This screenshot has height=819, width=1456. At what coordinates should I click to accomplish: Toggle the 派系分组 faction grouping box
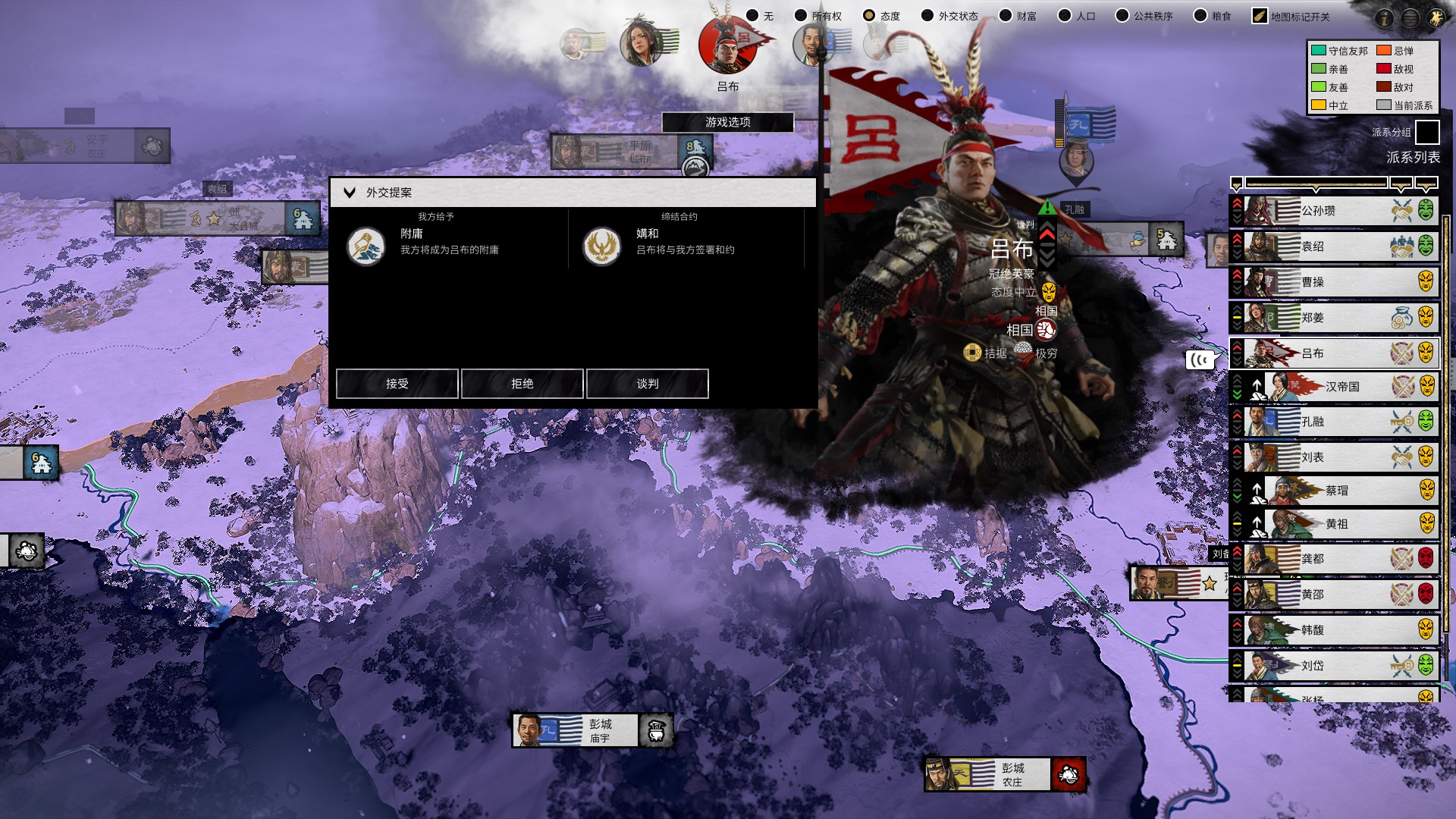click(x=1427, y=132)
